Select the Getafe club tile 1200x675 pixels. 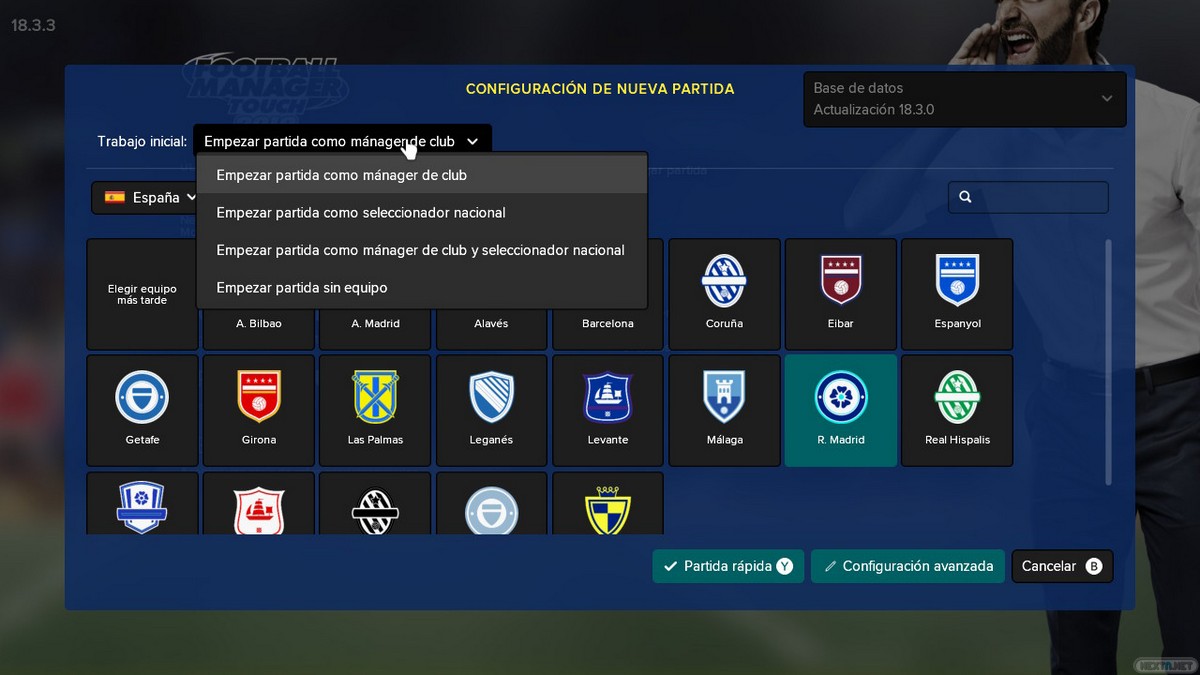click(x=143, y=410)
